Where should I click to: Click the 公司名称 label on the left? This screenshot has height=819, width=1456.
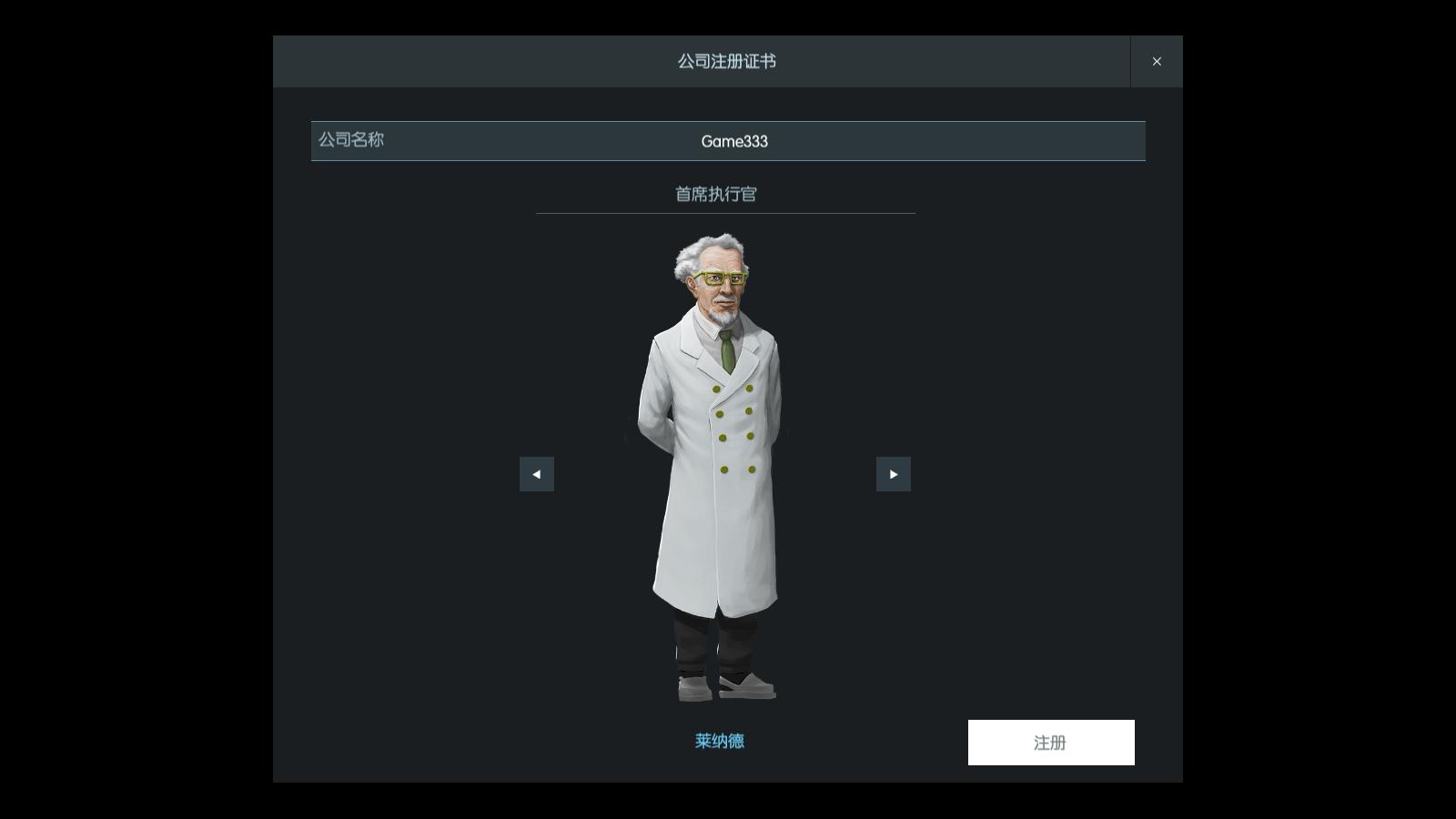pos(350,141)
